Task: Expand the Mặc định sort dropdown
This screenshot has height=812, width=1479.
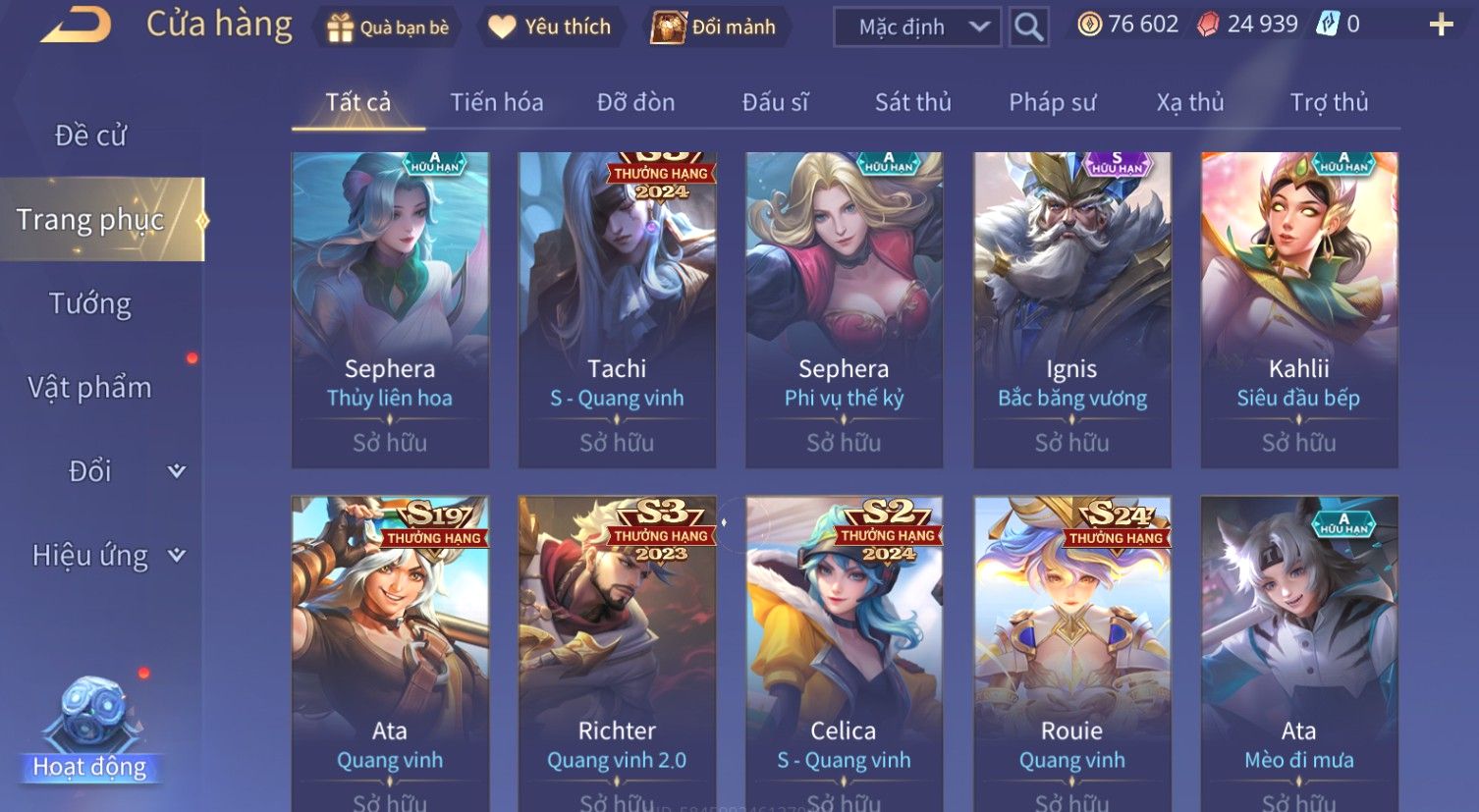Action: coord(916,27)
